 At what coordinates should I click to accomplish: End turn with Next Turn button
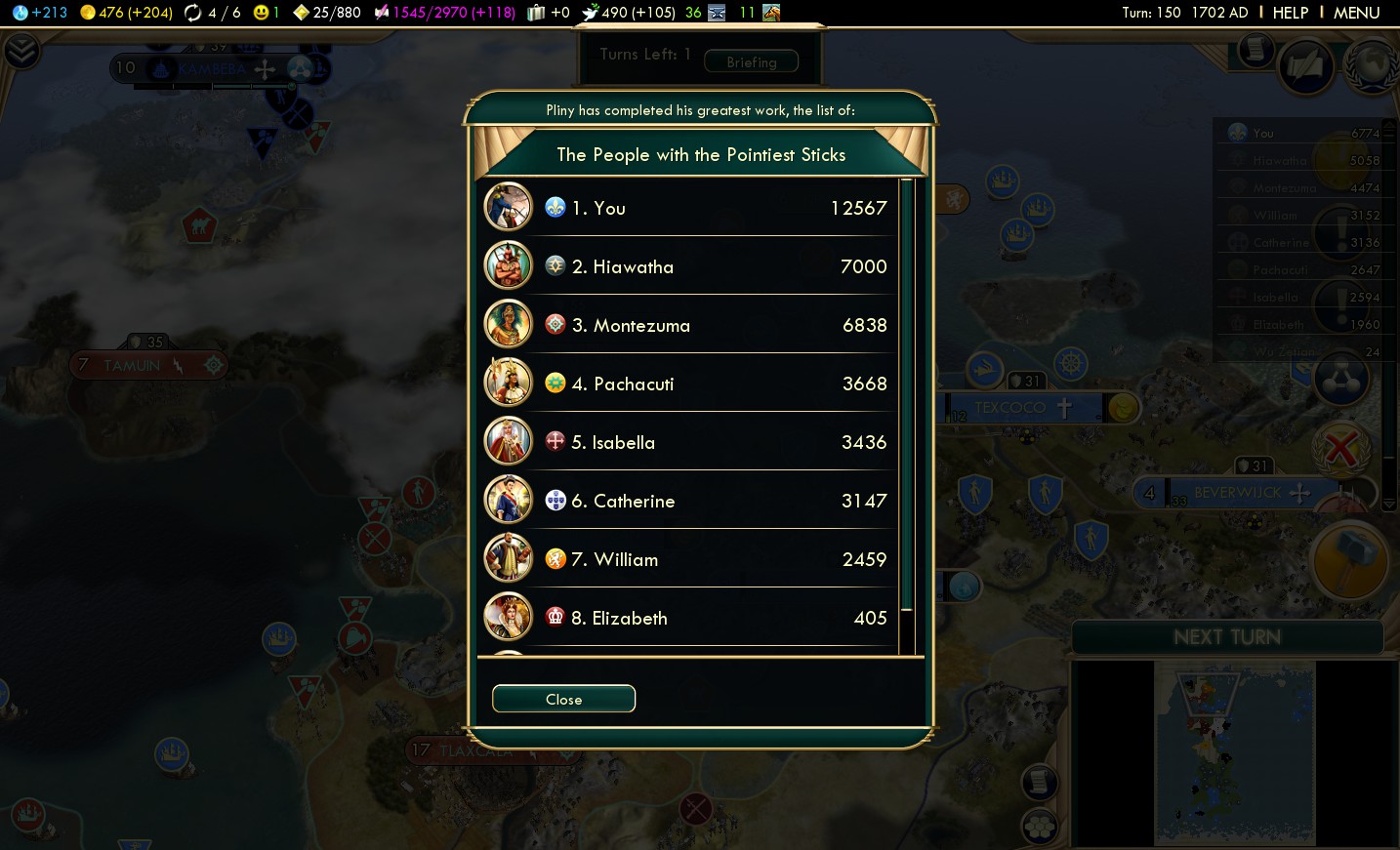coord(1227,637)
